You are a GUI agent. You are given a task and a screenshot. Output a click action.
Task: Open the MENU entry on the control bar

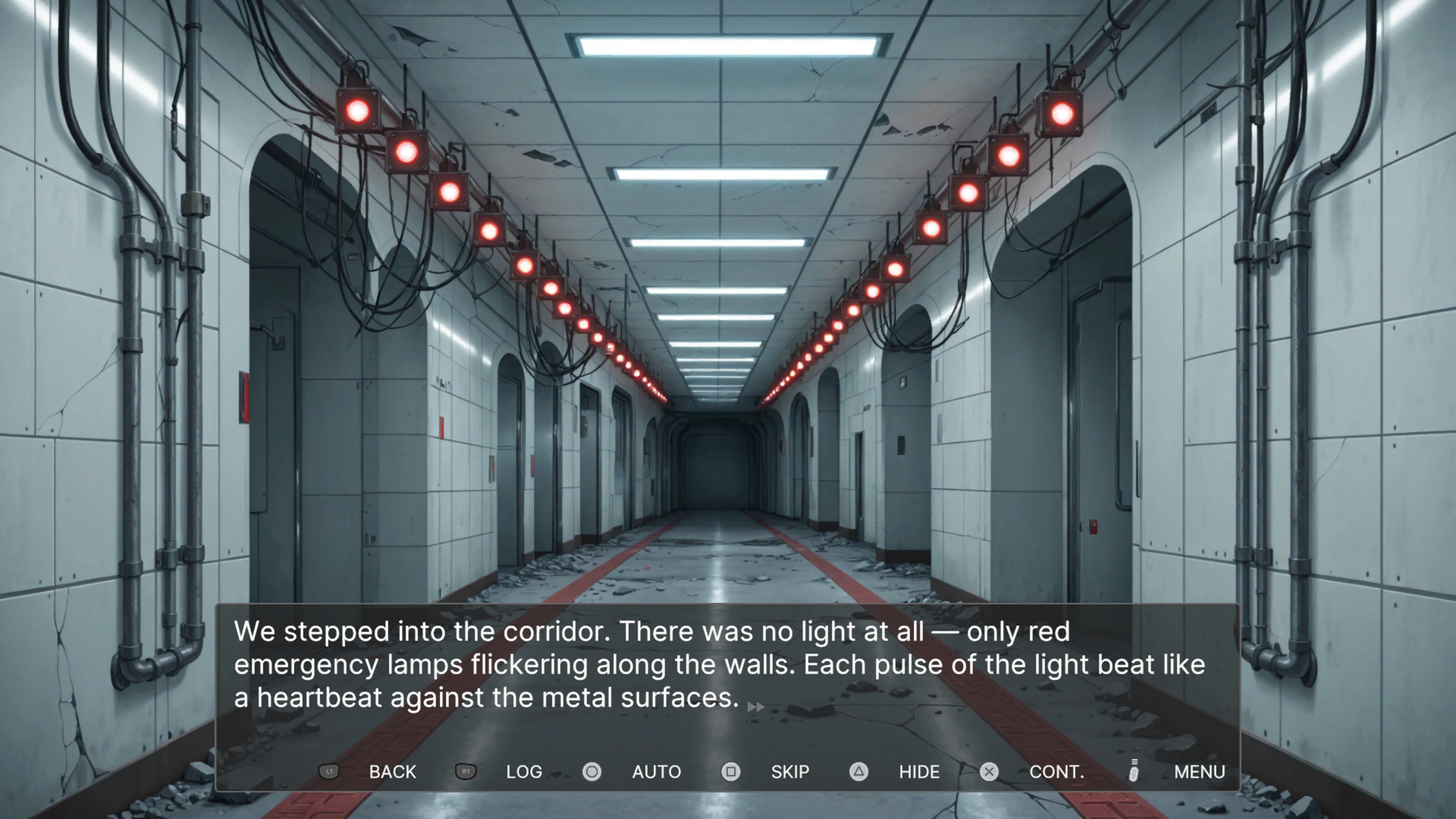[1199, 772]
